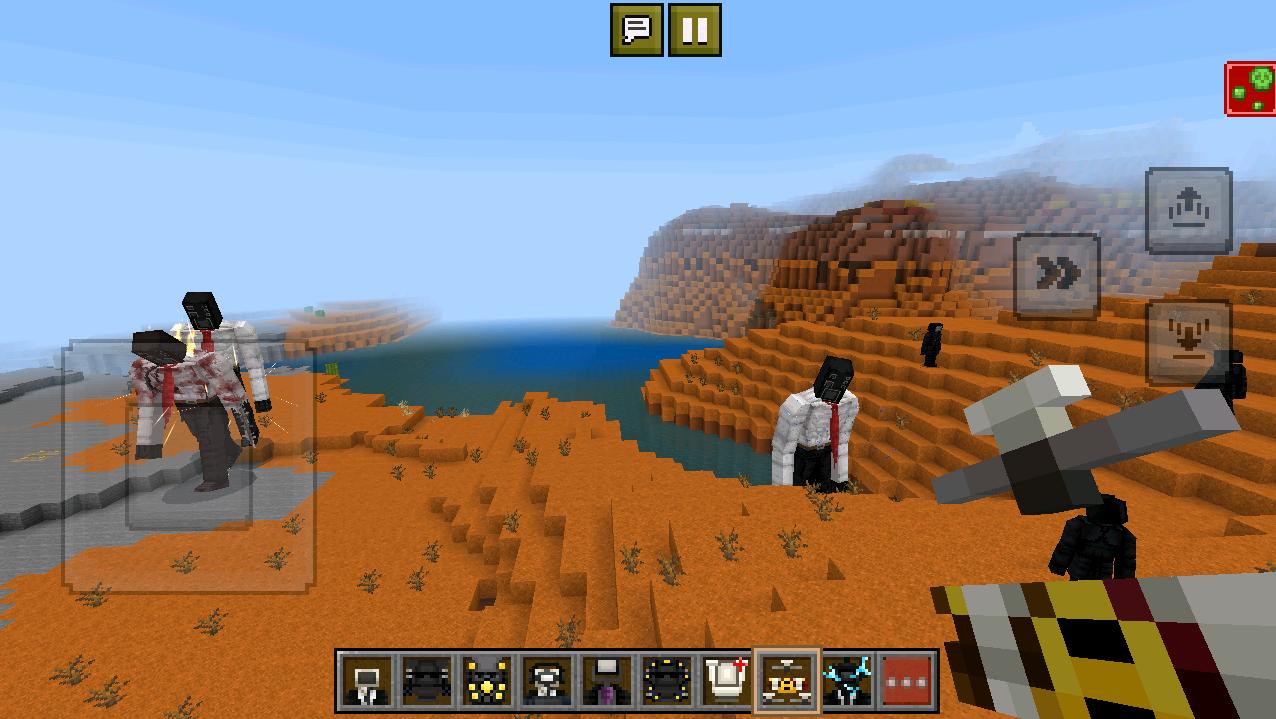Tap the movement joystick pad
Viewport: 1276px width, 719px height.
189,465
